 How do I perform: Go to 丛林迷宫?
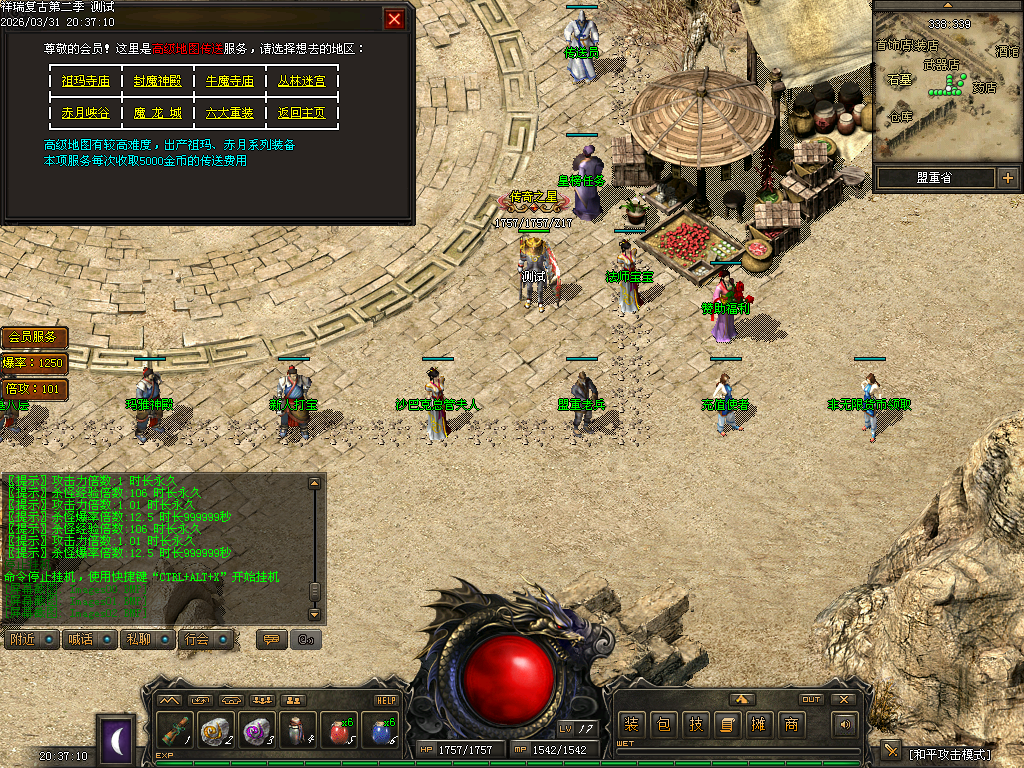point(302,81)
